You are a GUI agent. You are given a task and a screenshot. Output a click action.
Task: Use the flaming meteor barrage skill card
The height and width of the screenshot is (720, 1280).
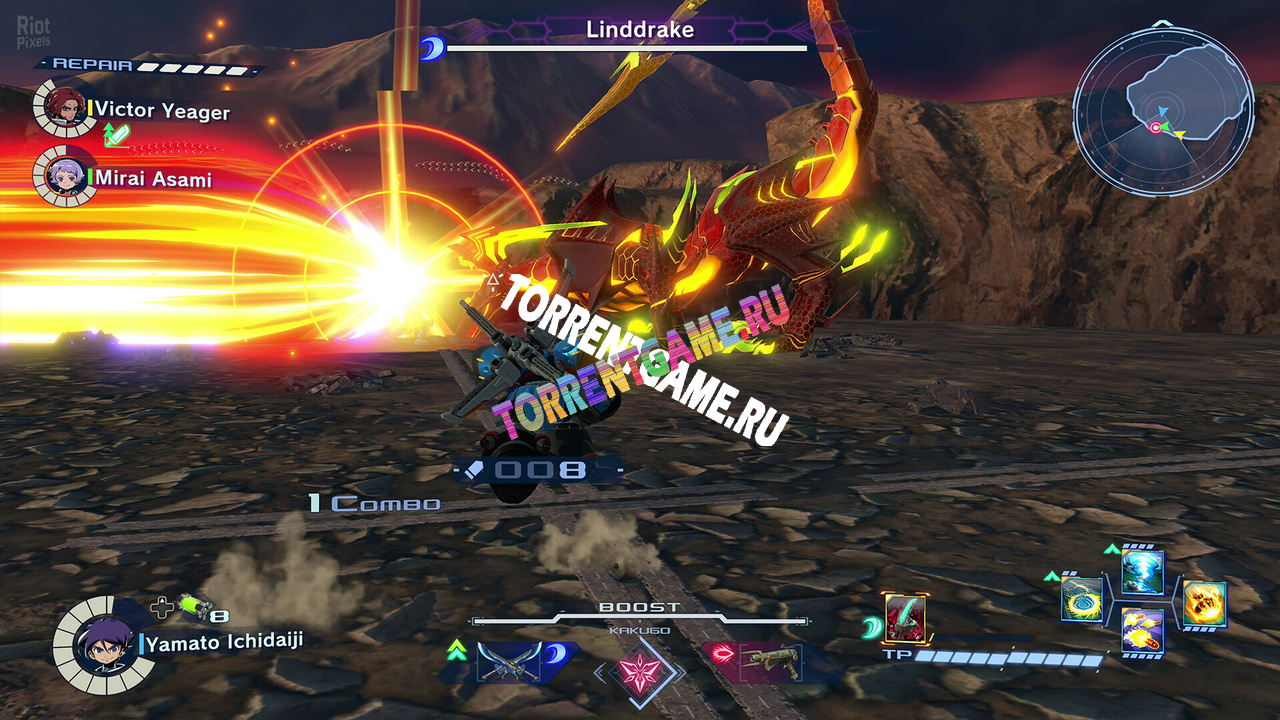point(1142,631)
